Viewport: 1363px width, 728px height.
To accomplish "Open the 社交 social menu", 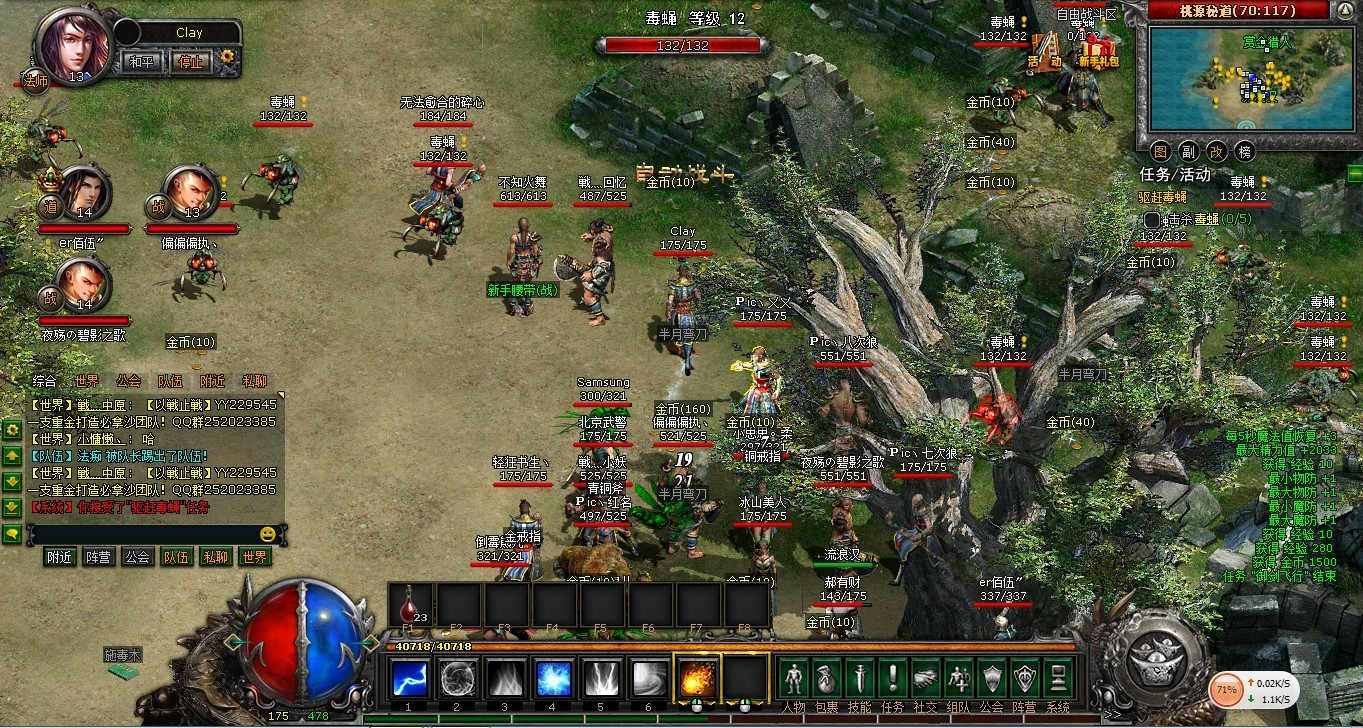I will pyautogui.click(x=926, y=679).
